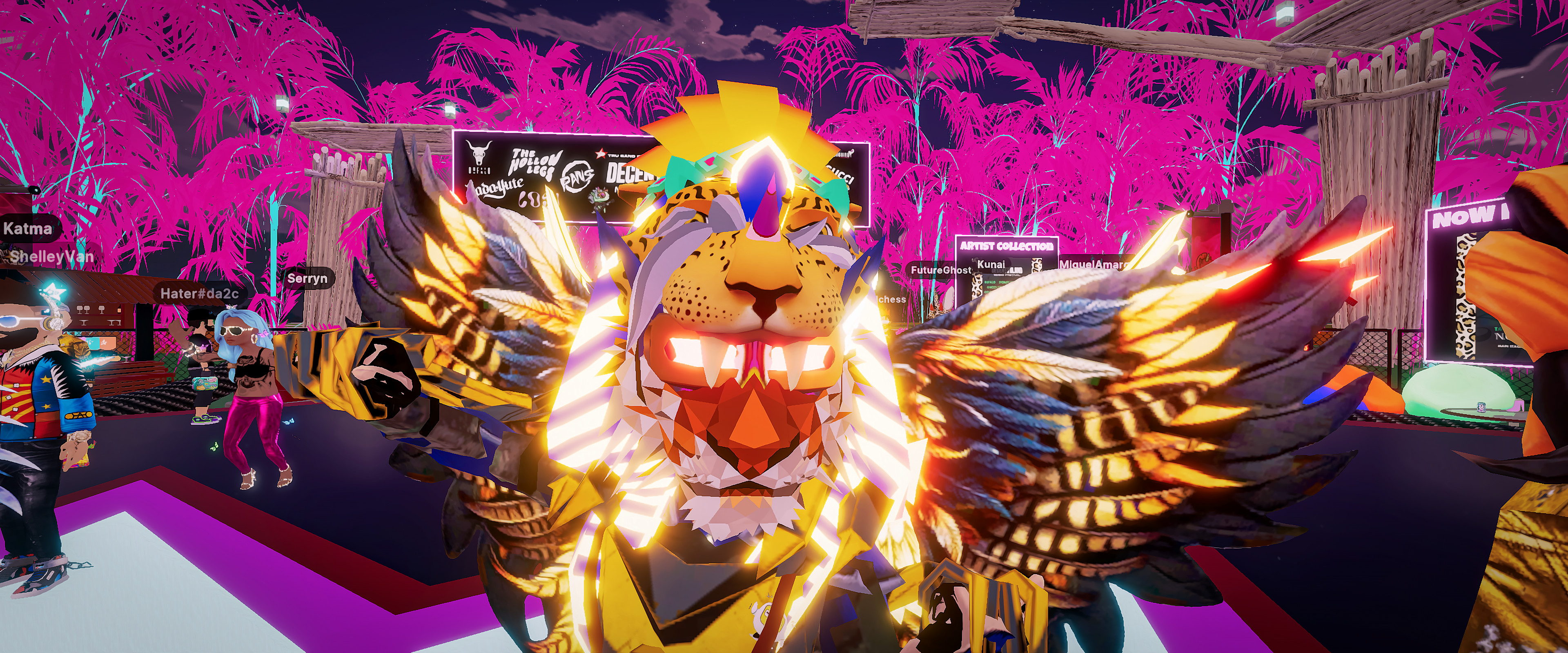Click the Kunai player name tag
The width and height of the screenshot is (1568, 653).
[990, 264]
